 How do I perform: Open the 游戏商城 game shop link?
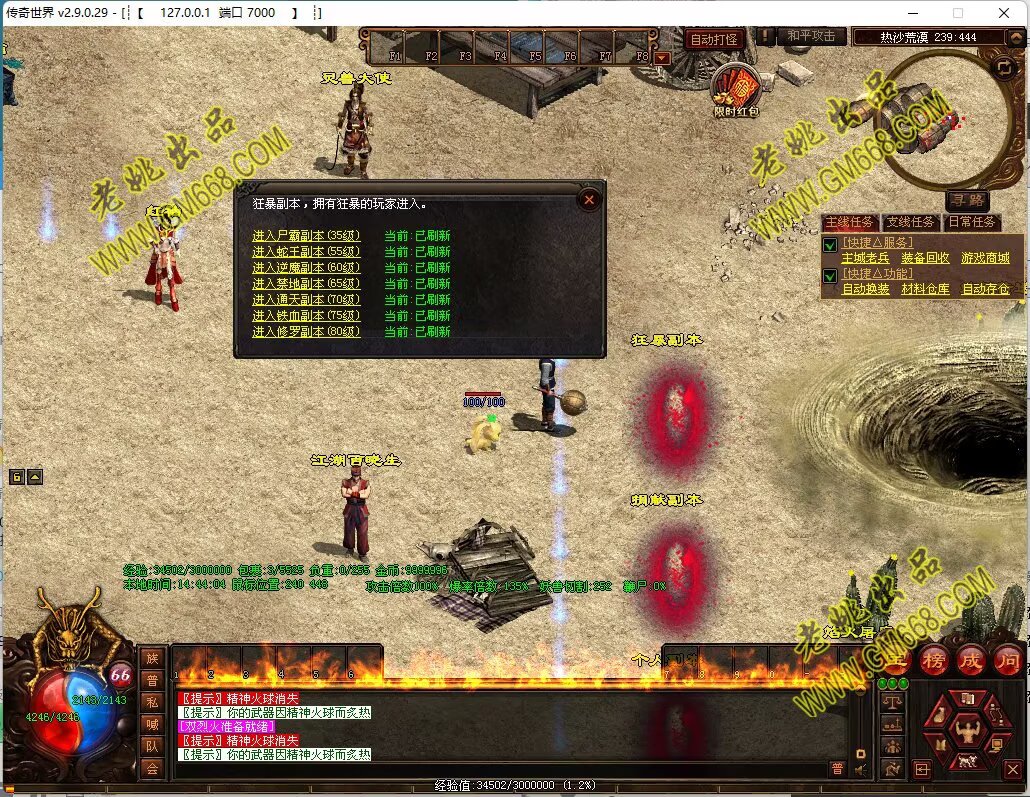click(985, 258)
